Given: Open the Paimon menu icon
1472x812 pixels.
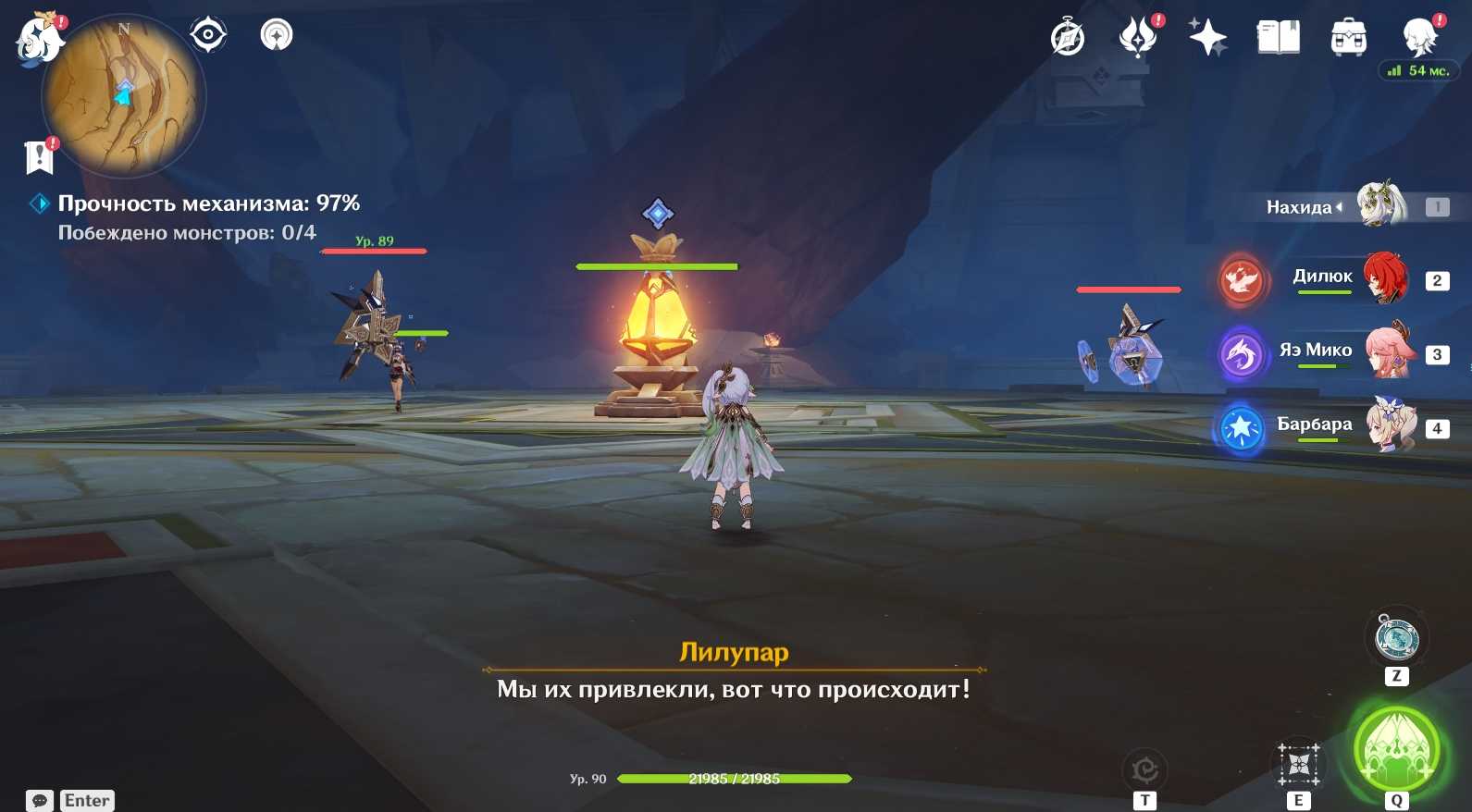Looking at the screenshot, I should tap(37, 41).
